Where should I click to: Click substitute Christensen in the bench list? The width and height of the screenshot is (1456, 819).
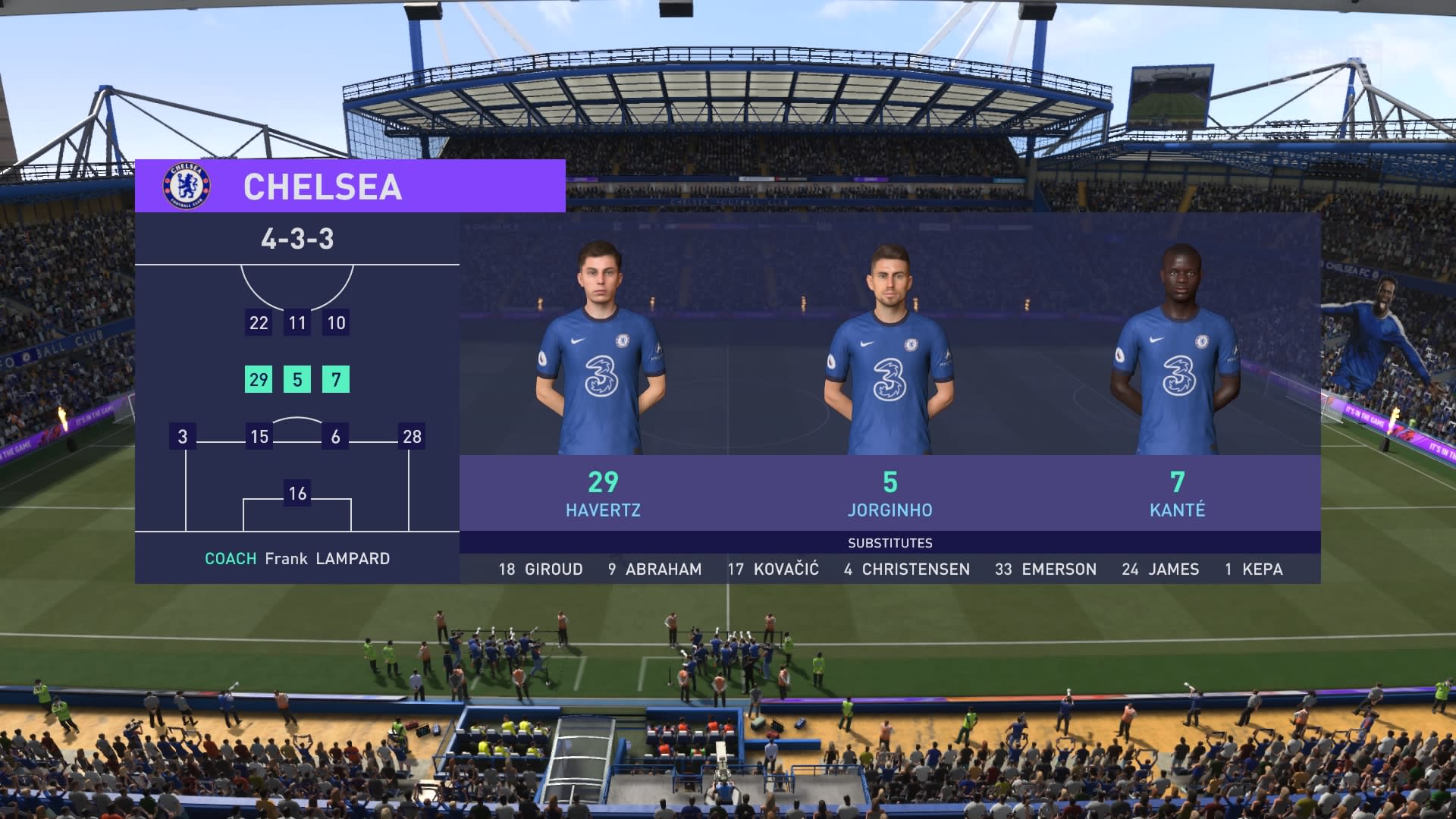907,569
